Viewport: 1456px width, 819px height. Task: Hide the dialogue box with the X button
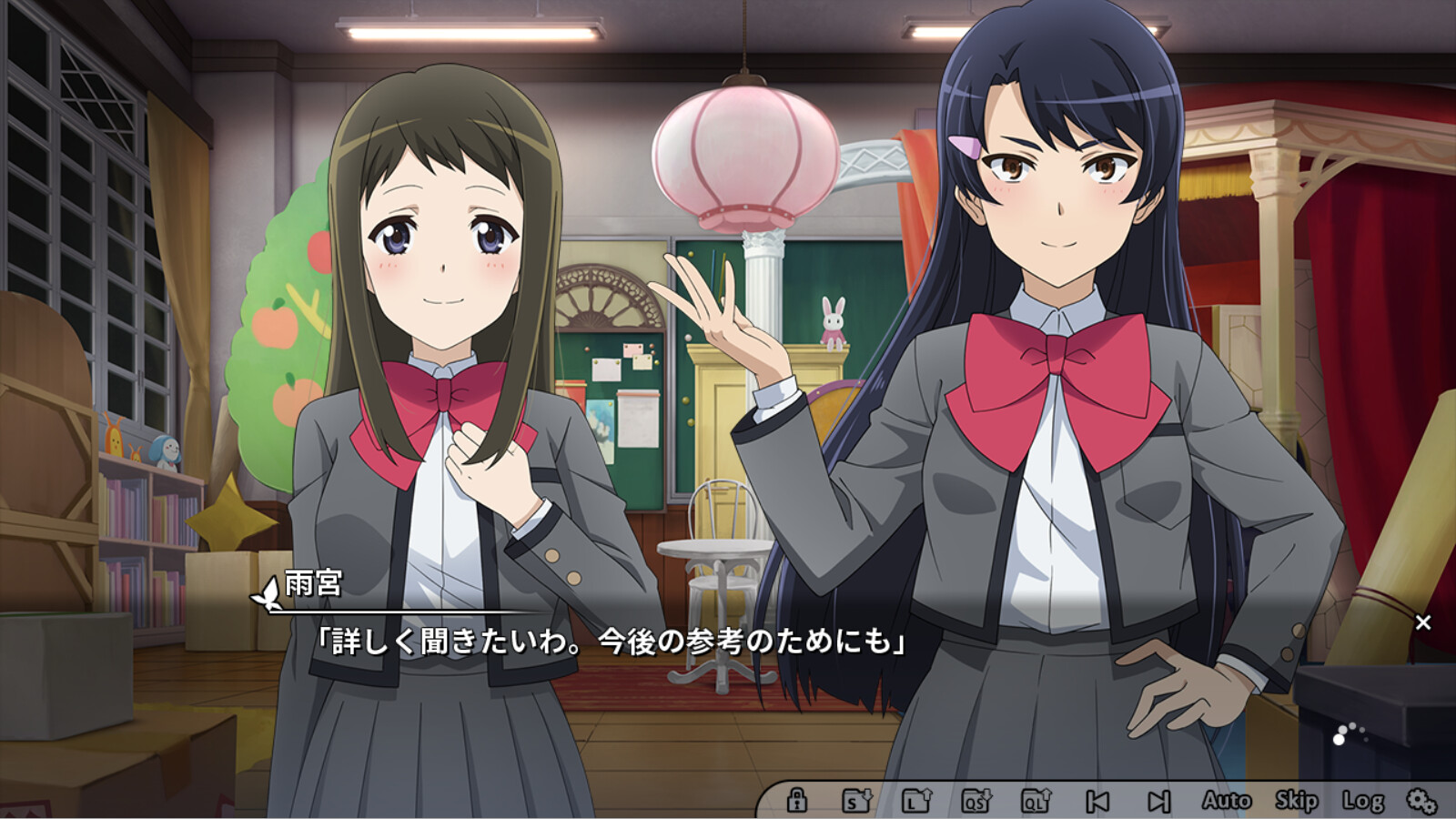point(1422,622)
